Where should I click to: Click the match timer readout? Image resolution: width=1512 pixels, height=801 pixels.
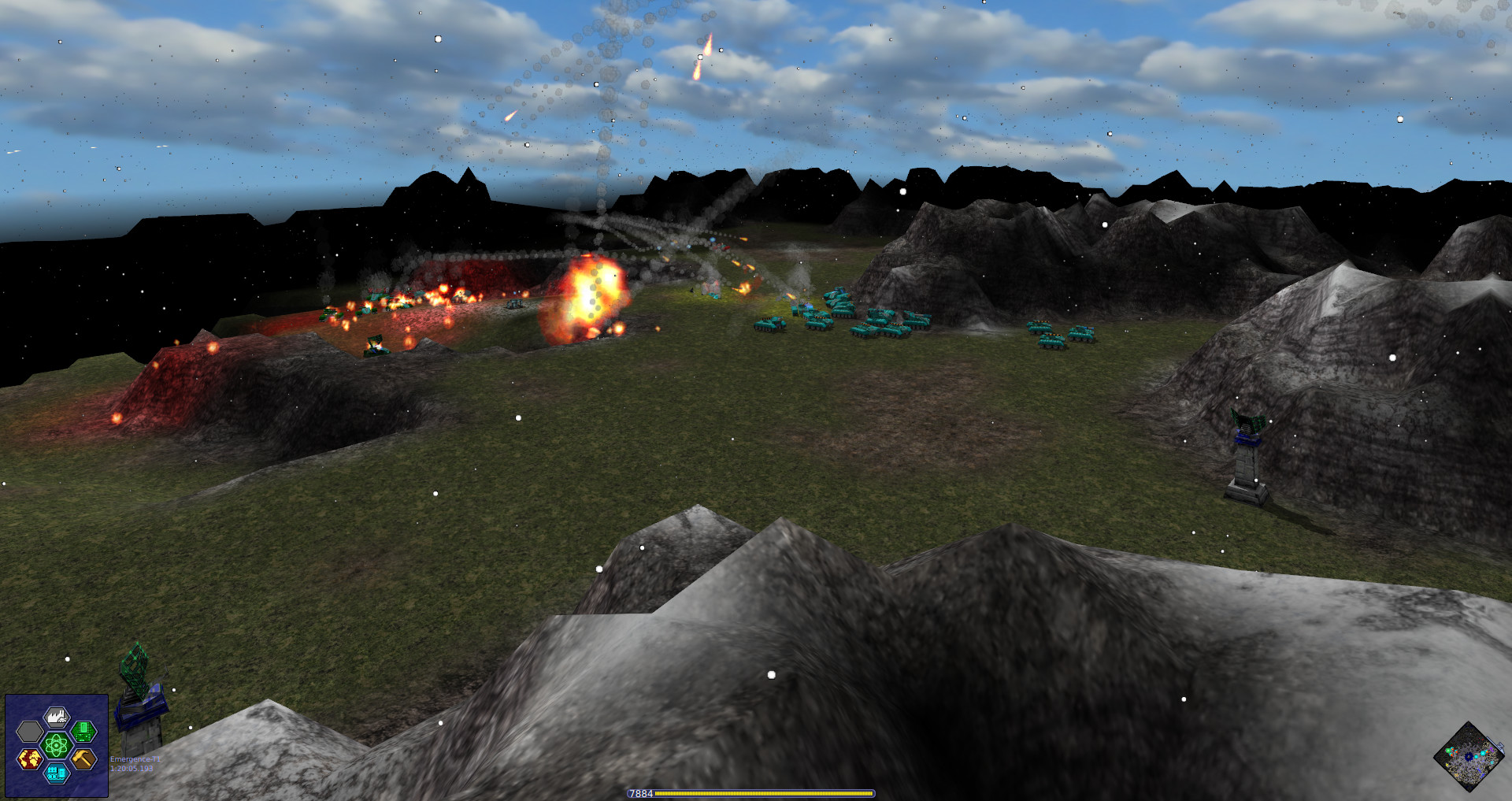coord(132,768)
